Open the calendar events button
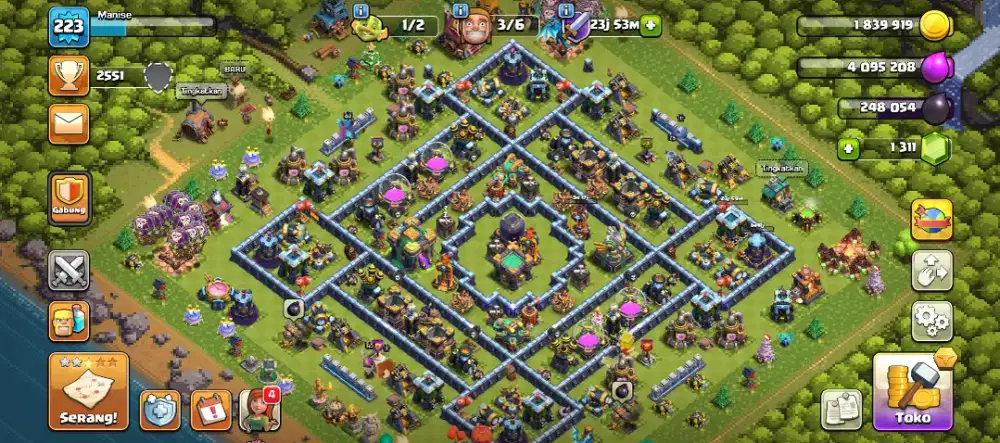This screenshot has width=1000, height=443. pos(209,408)
